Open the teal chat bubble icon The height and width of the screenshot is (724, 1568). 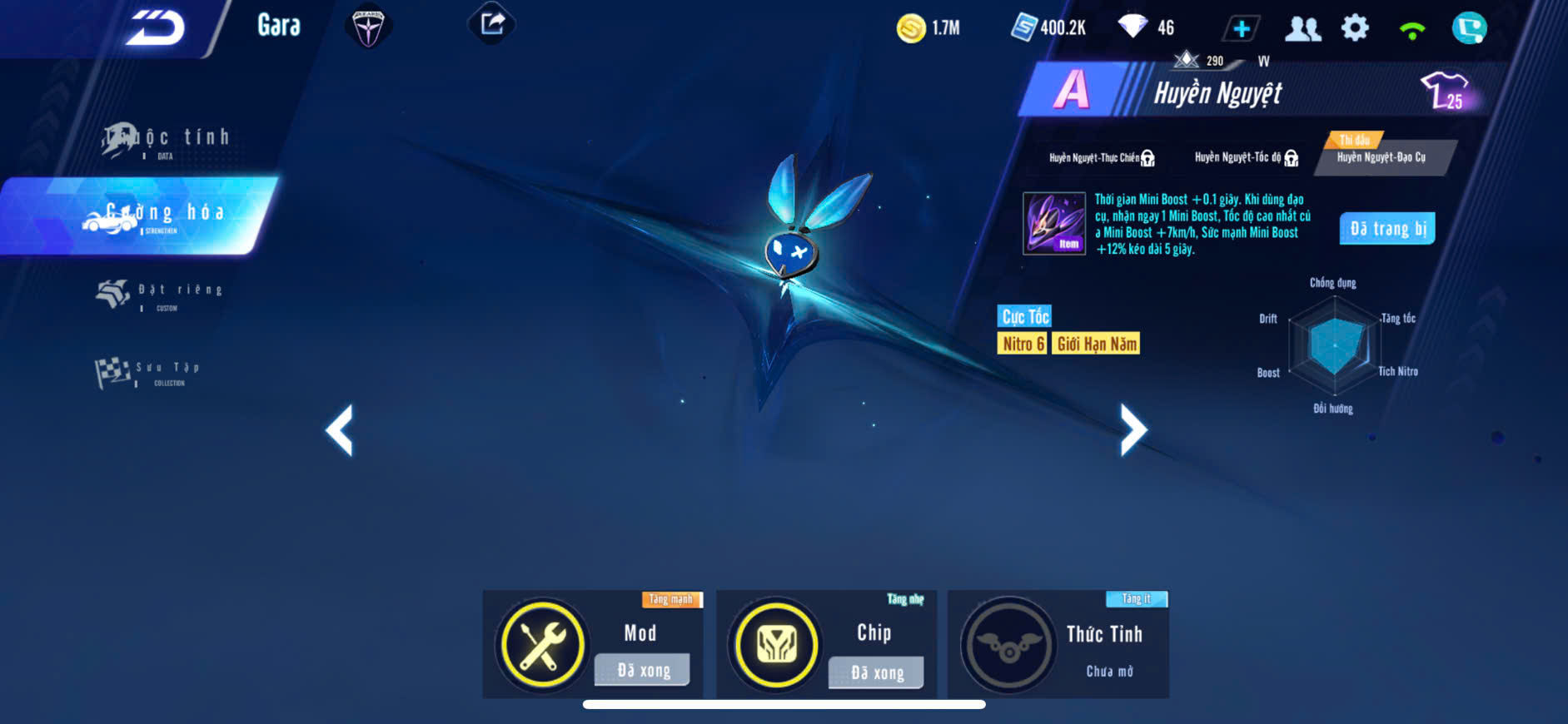click(x=1469, y=28)
